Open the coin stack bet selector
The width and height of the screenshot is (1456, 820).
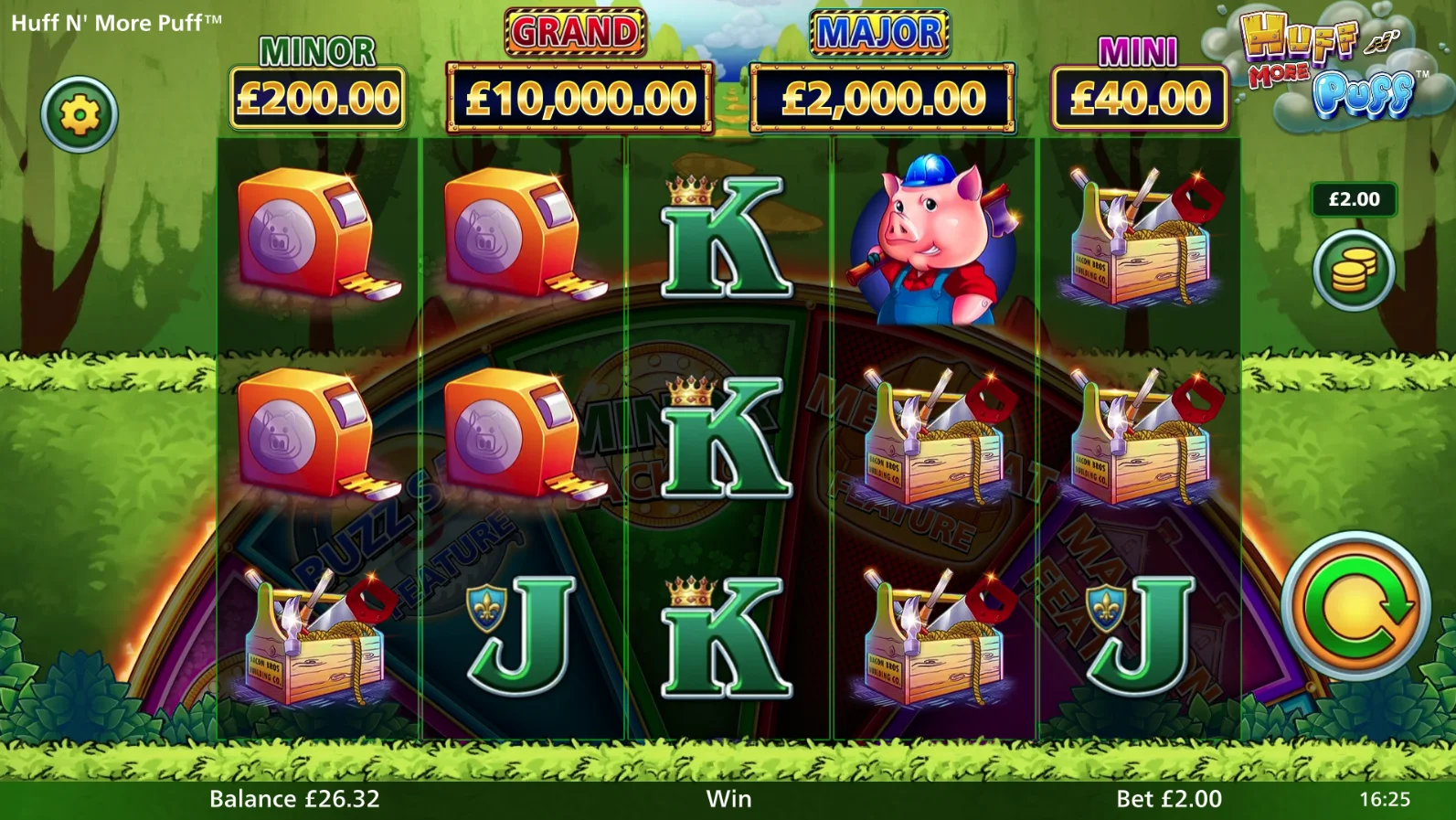[x=1354, y=271]
